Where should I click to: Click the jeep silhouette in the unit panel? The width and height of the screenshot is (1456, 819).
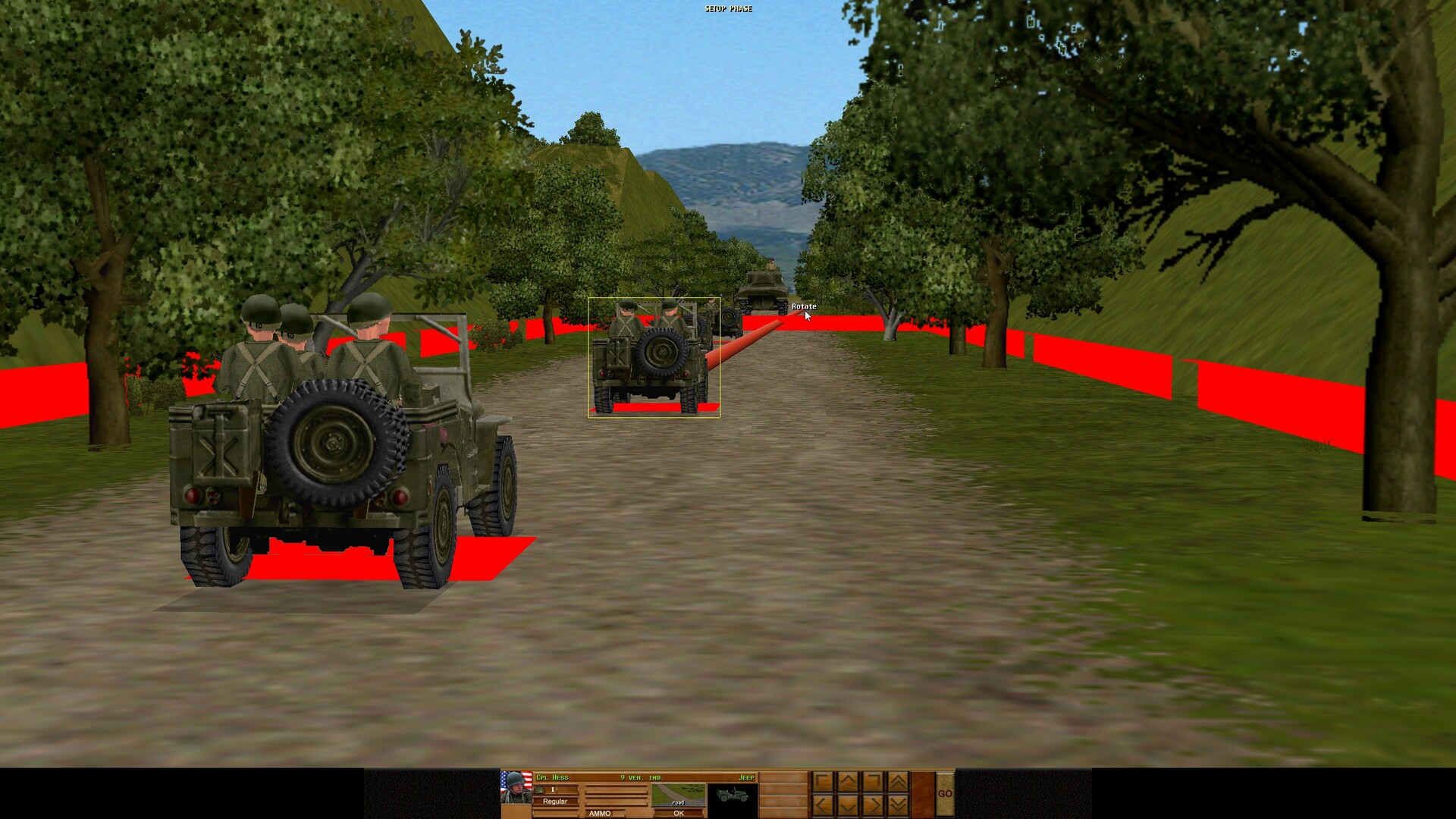pyautogui.click(x=733, y=795)
